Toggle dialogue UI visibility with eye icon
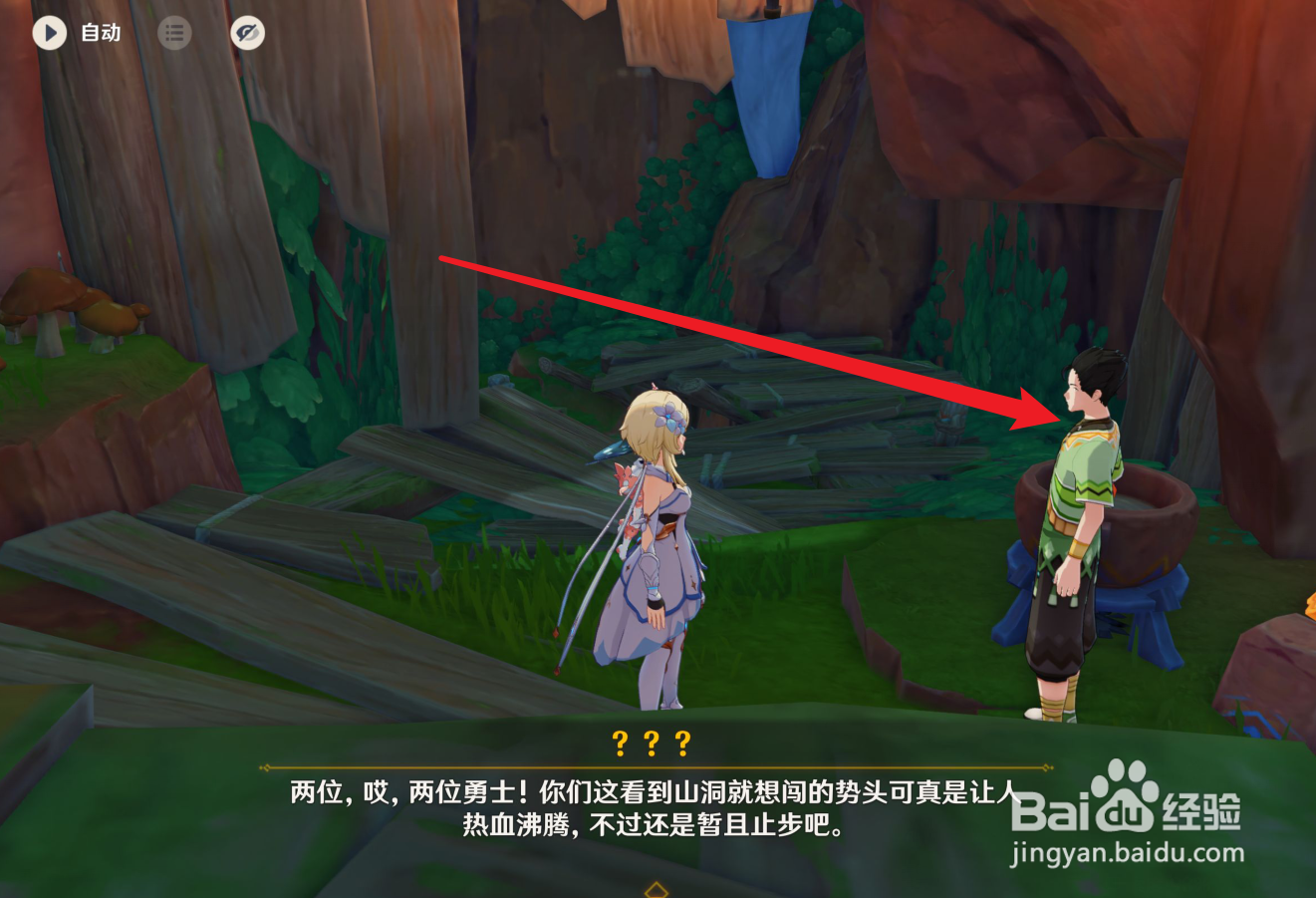Screen dimensions: 1316x898 (x=248, y=33)
